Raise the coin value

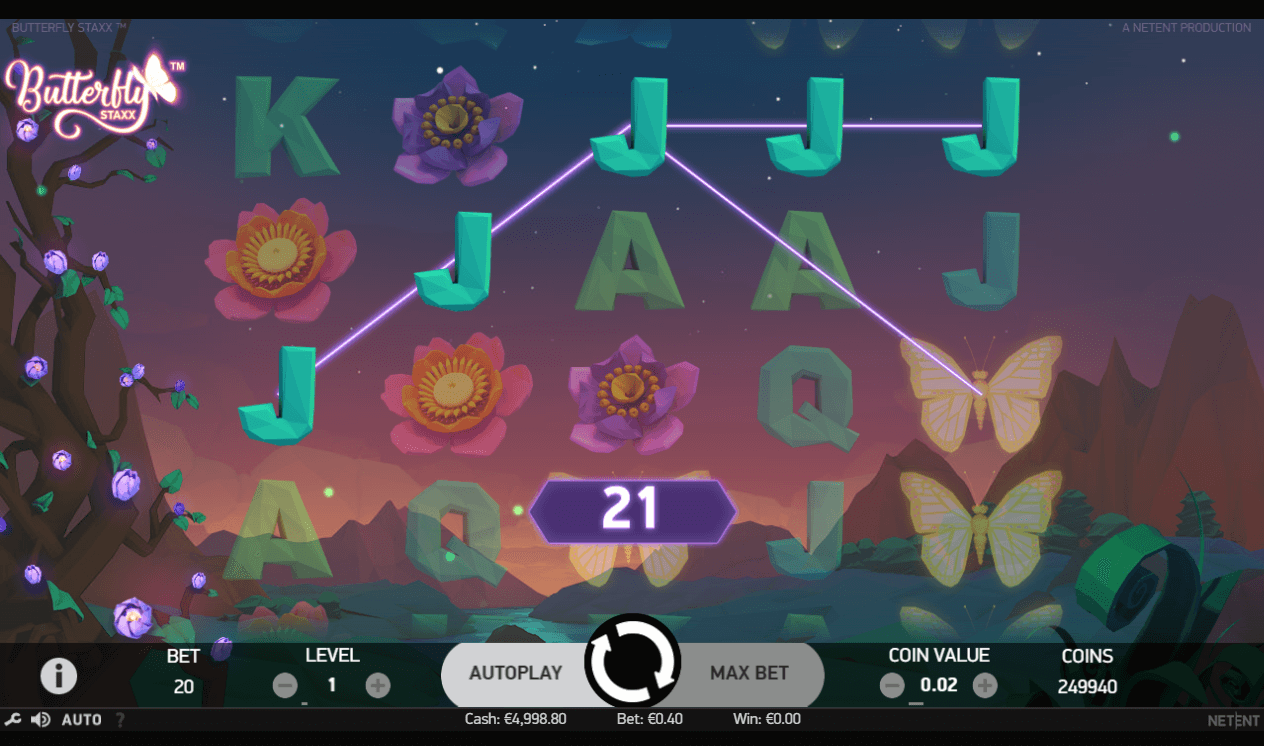point(985,685)
